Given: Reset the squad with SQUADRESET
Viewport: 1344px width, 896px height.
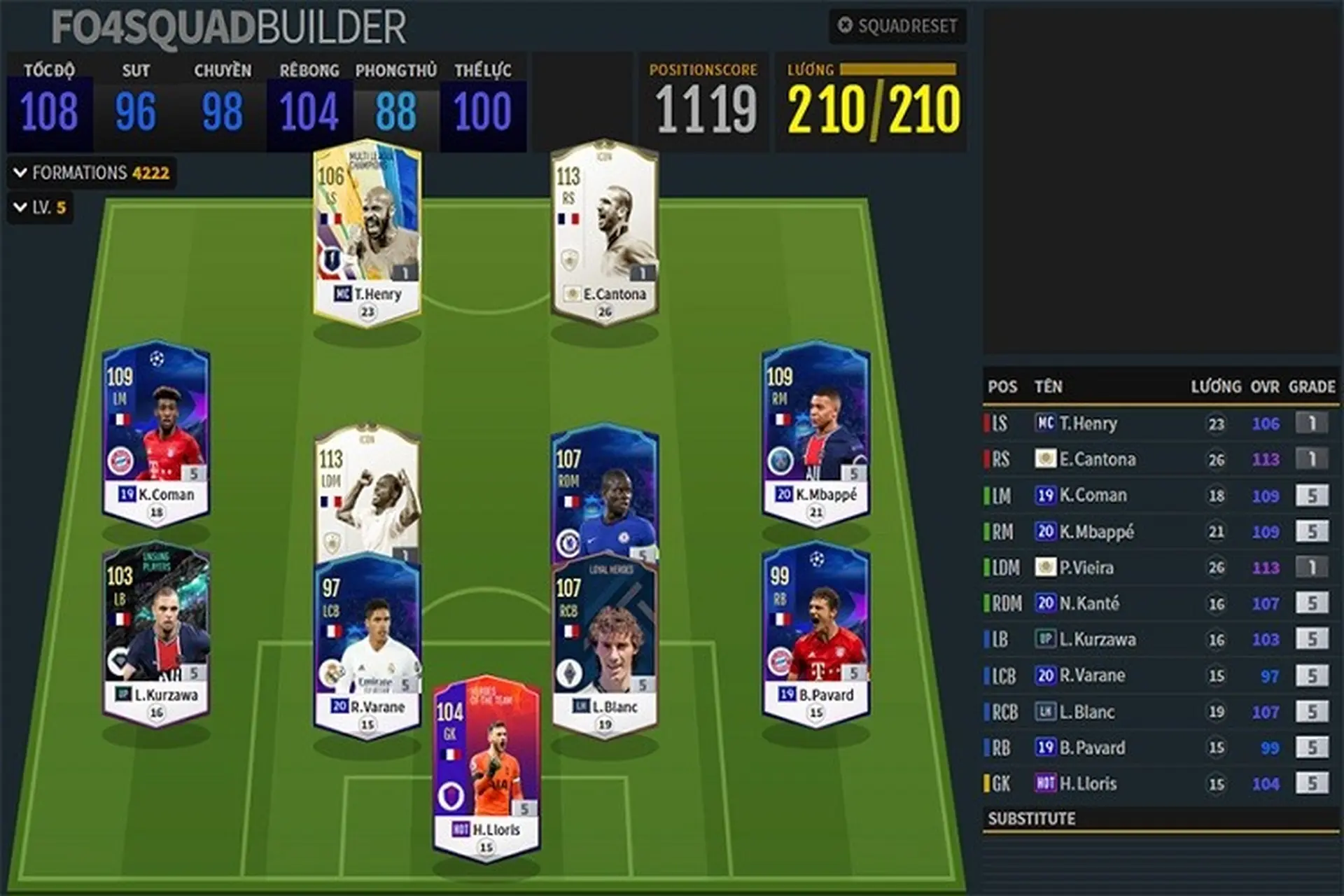Looking at the screenshot, I should coord(898,26).
